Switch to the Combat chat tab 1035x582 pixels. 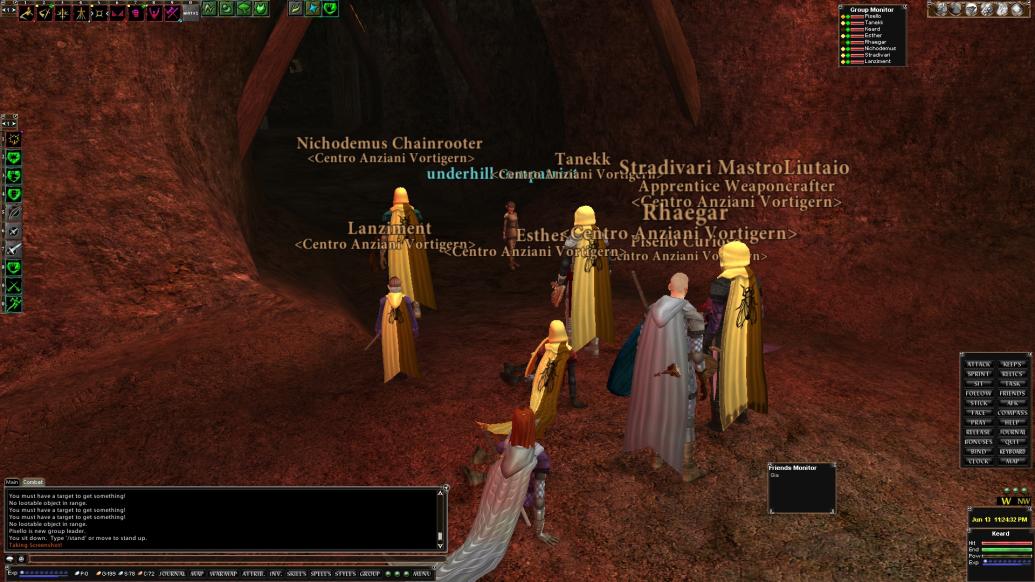click(34, 482)
